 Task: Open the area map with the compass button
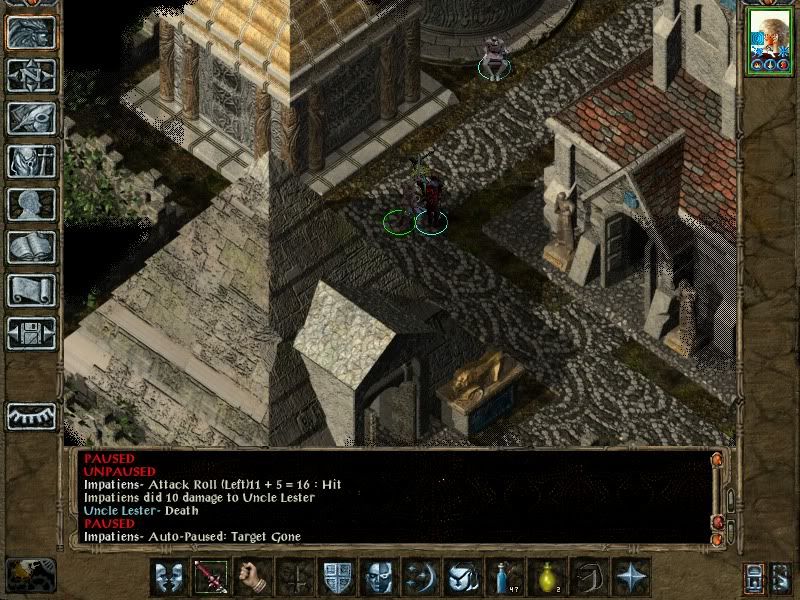click(32, 75)
